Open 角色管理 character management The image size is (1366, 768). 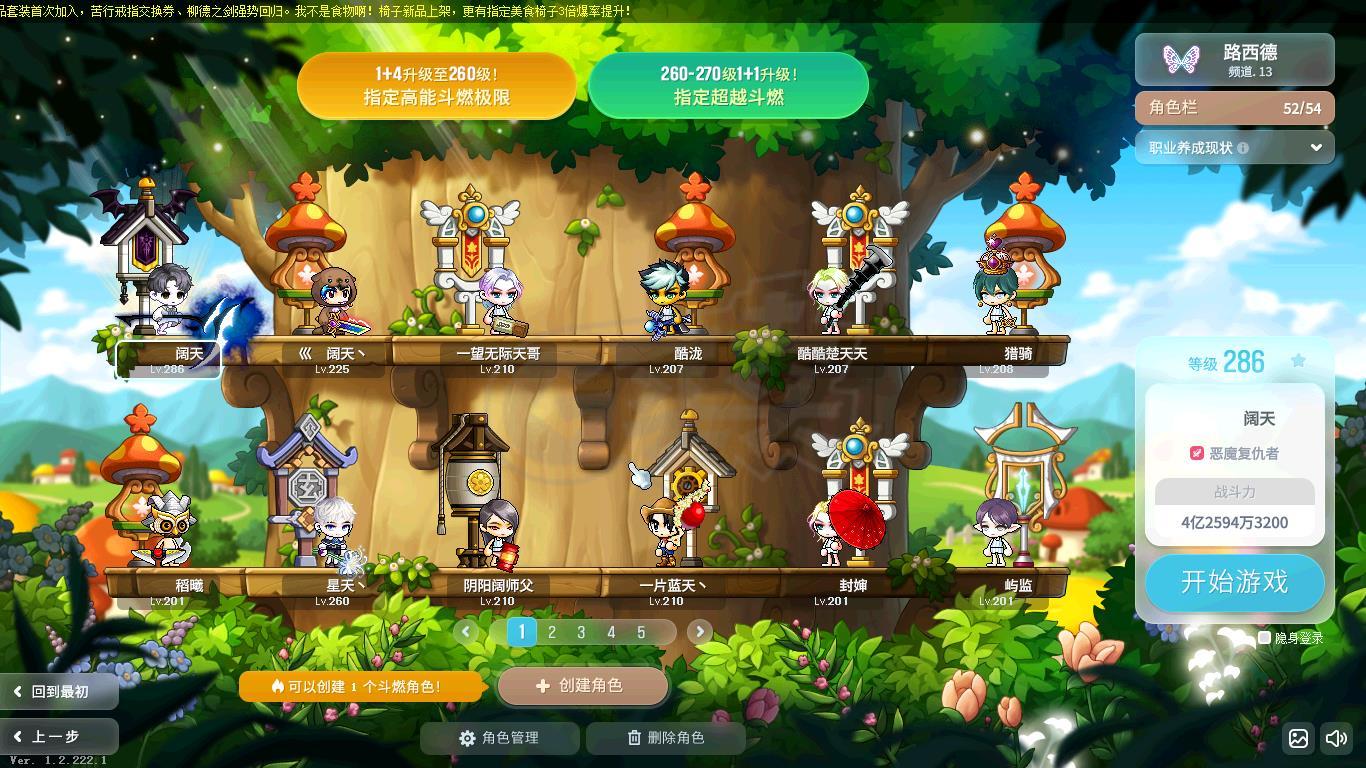click(x=499, y=738)
